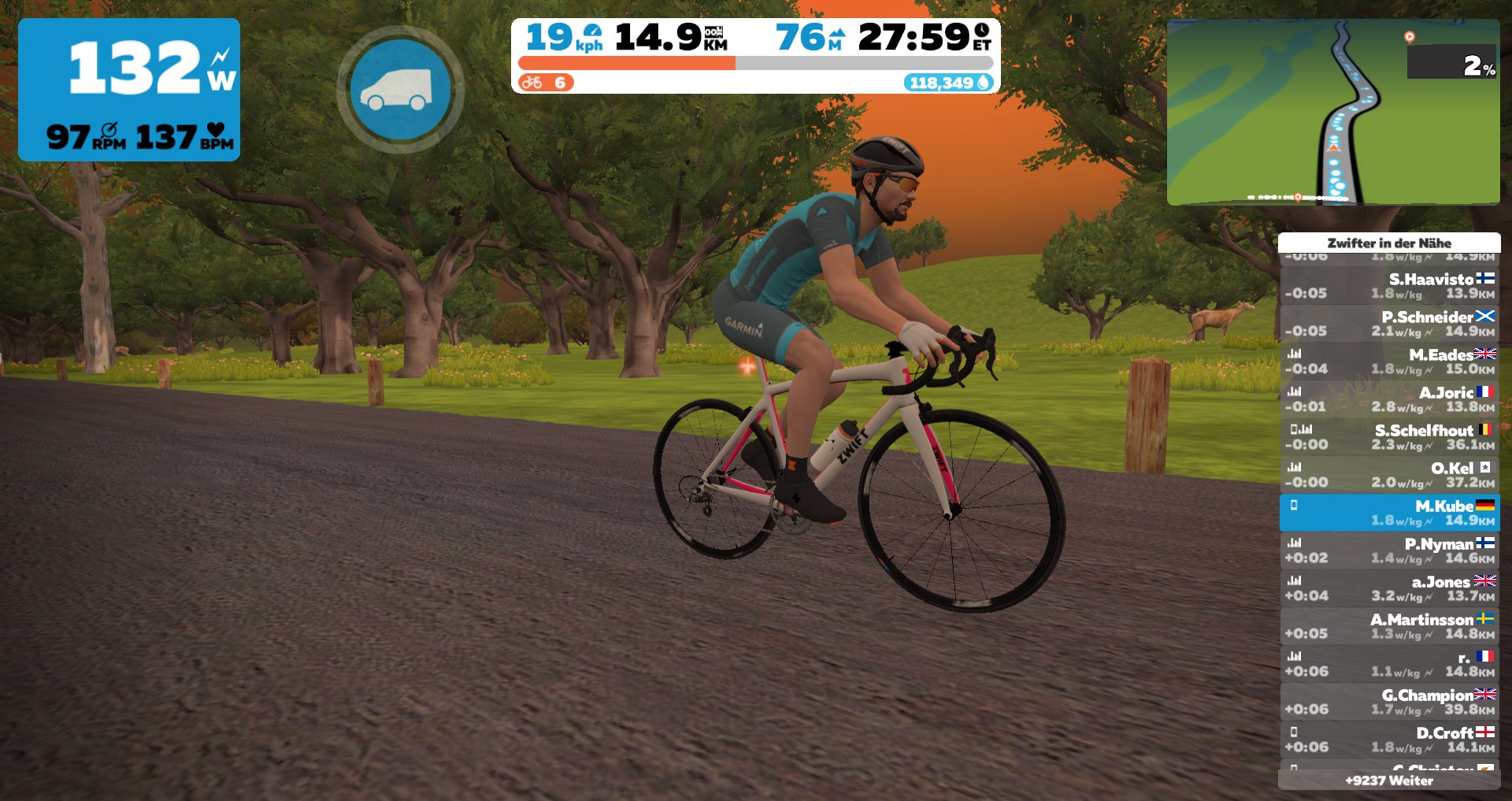Screen dimensions: 1512x801
Task: Choose D.Croft in the rider list
Action: click(x=1389, y=740)
